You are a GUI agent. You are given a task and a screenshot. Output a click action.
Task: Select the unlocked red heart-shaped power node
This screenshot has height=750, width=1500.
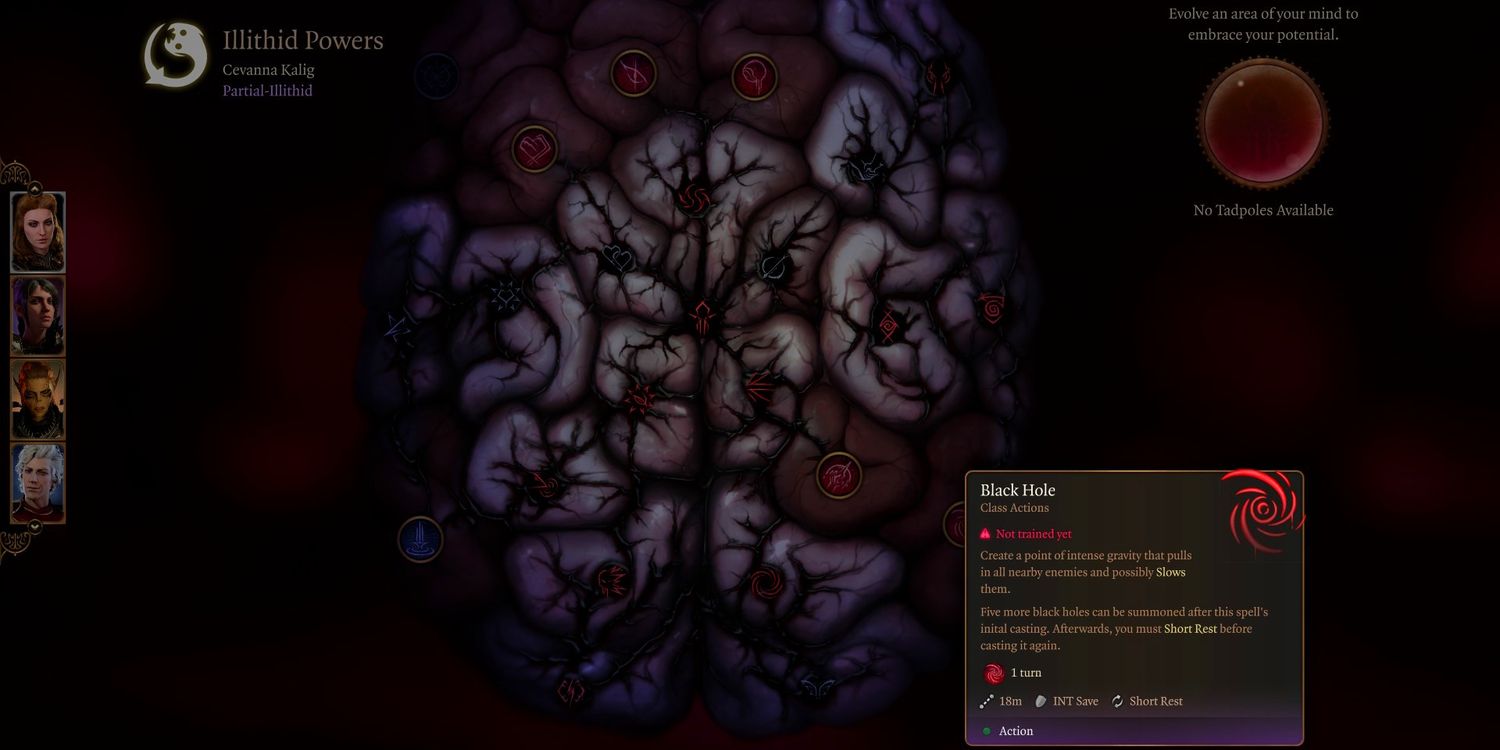[534, 149]
